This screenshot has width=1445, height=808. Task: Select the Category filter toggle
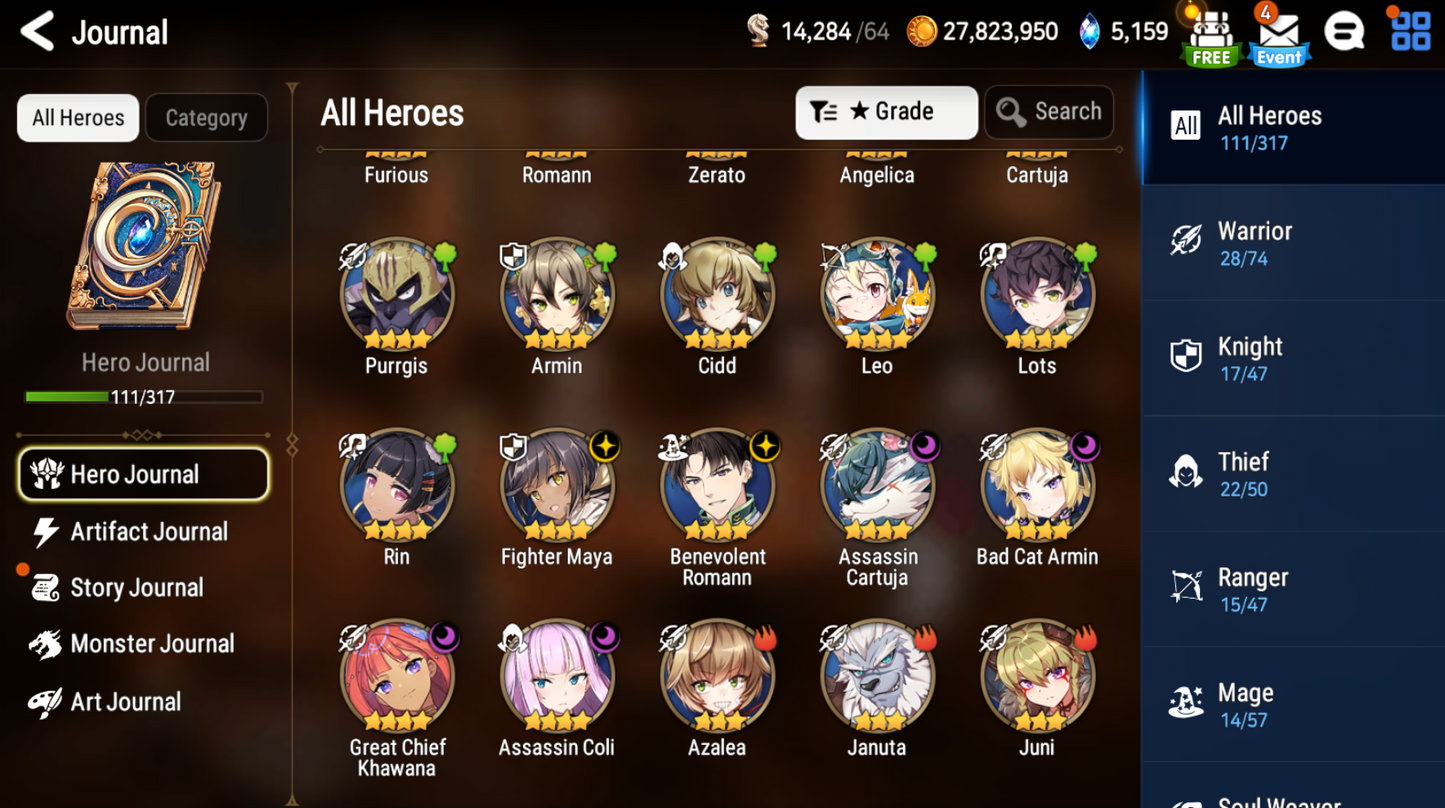(x=206, y=117)
